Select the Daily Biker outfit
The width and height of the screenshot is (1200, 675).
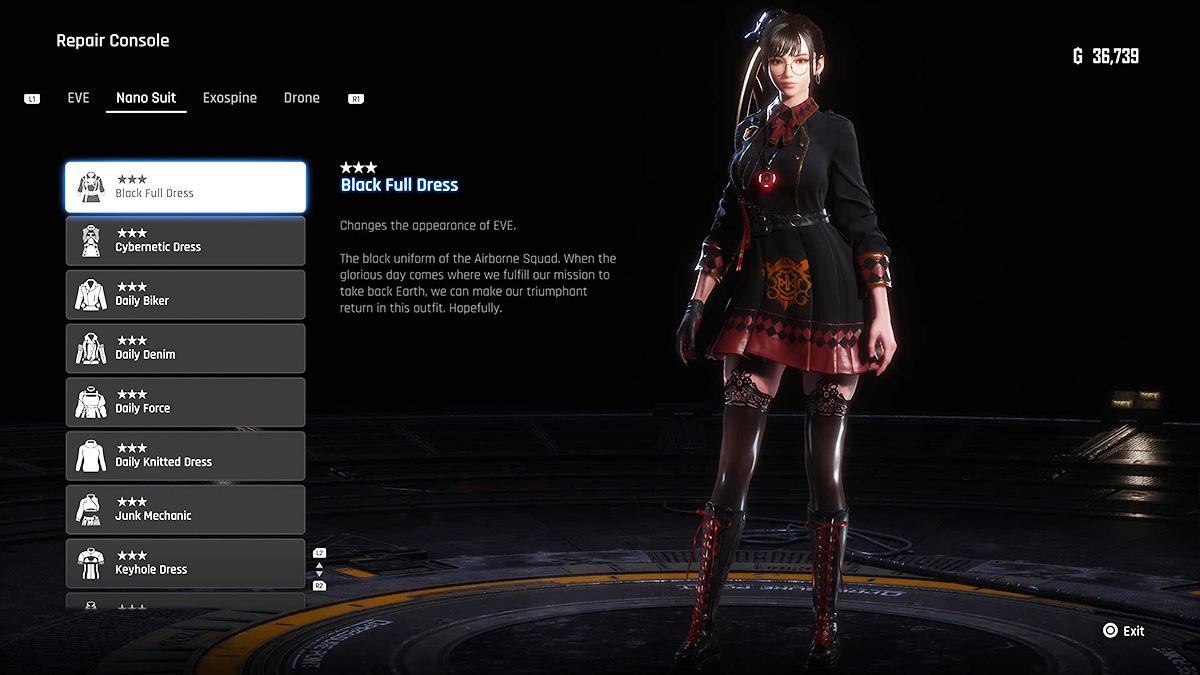tap(185, 295)
